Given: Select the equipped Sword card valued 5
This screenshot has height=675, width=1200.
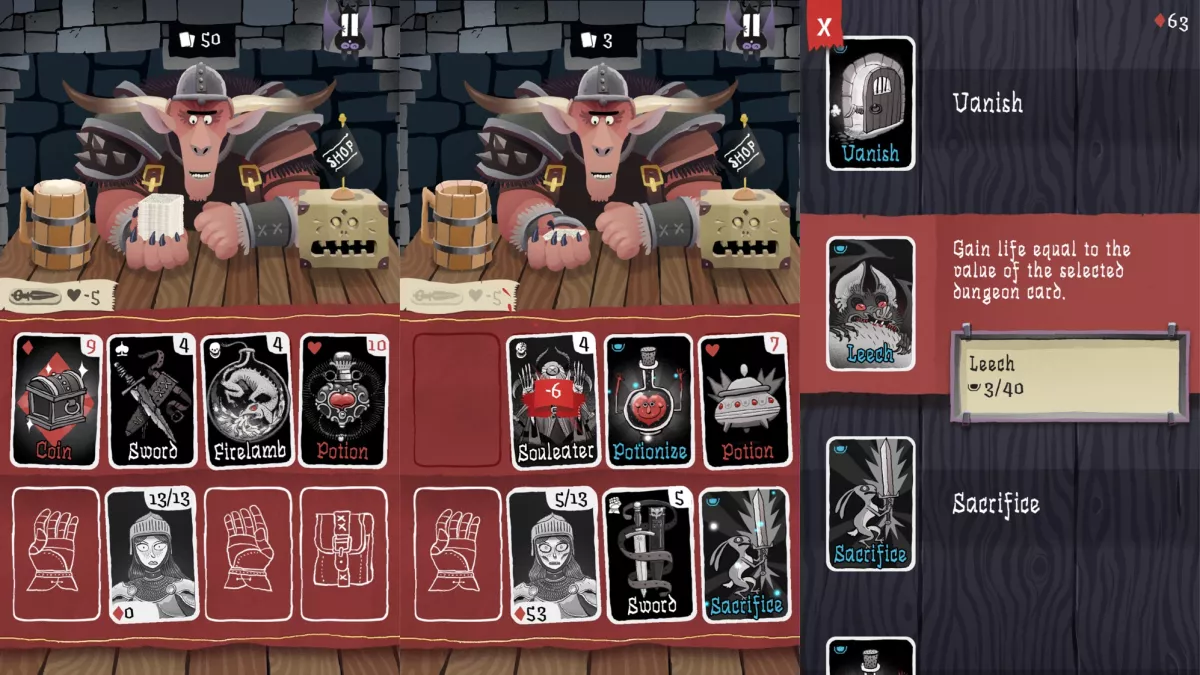Looking at the screenshot, I should pyautogui.click(x=648, y=555).
